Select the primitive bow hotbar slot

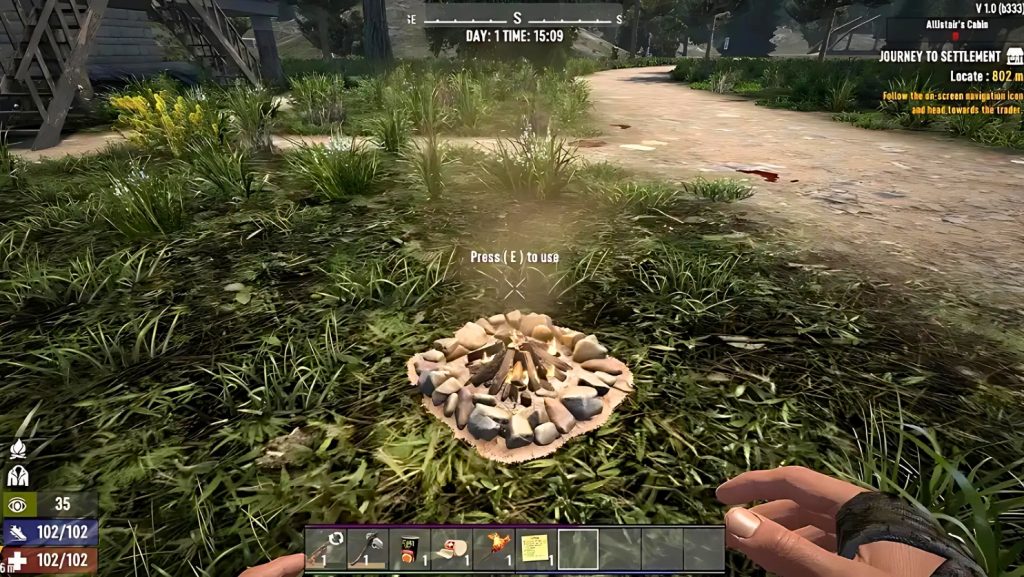[325, 549]
